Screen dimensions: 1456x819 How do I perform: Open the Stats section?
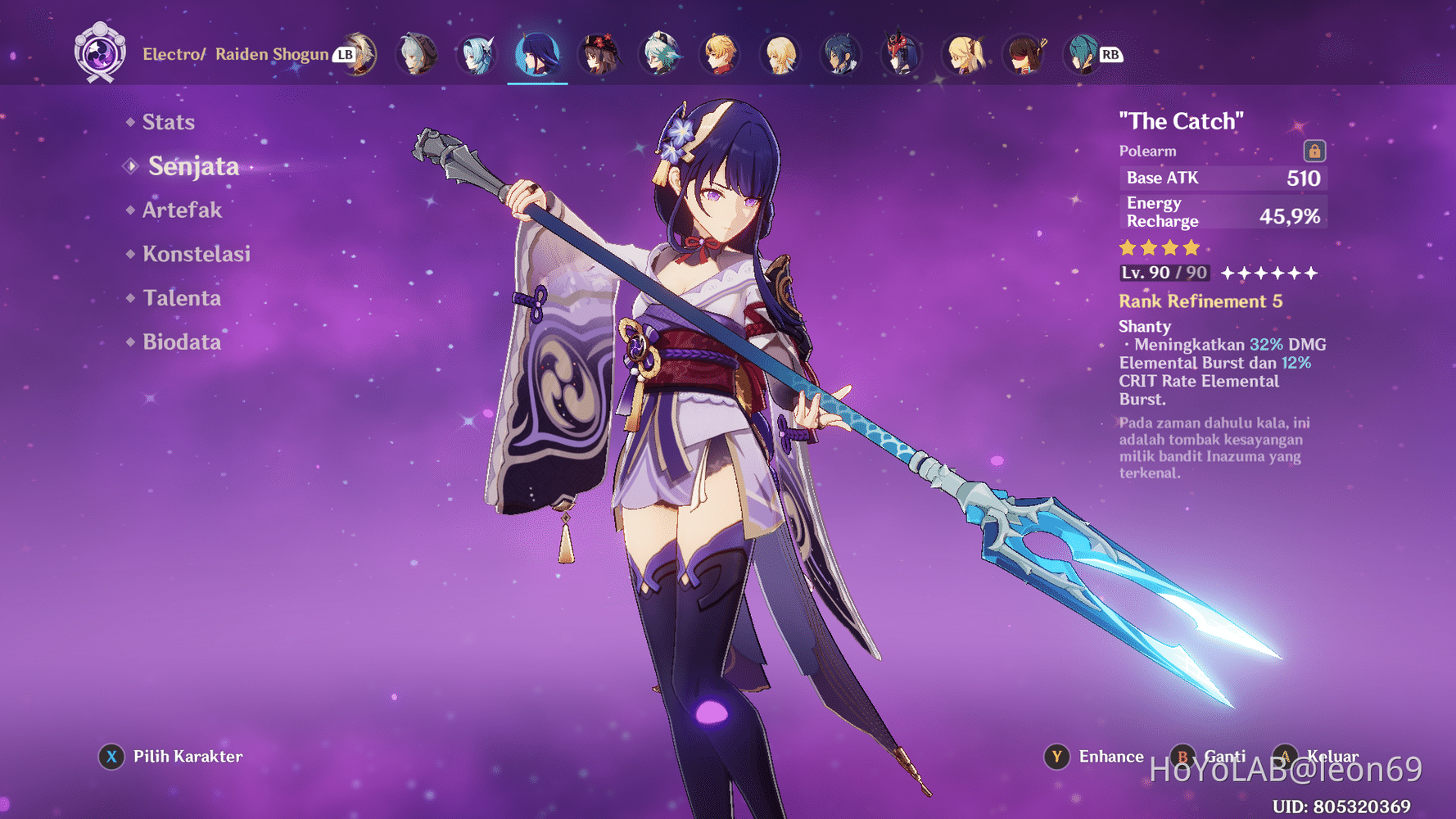coord(167,121)
